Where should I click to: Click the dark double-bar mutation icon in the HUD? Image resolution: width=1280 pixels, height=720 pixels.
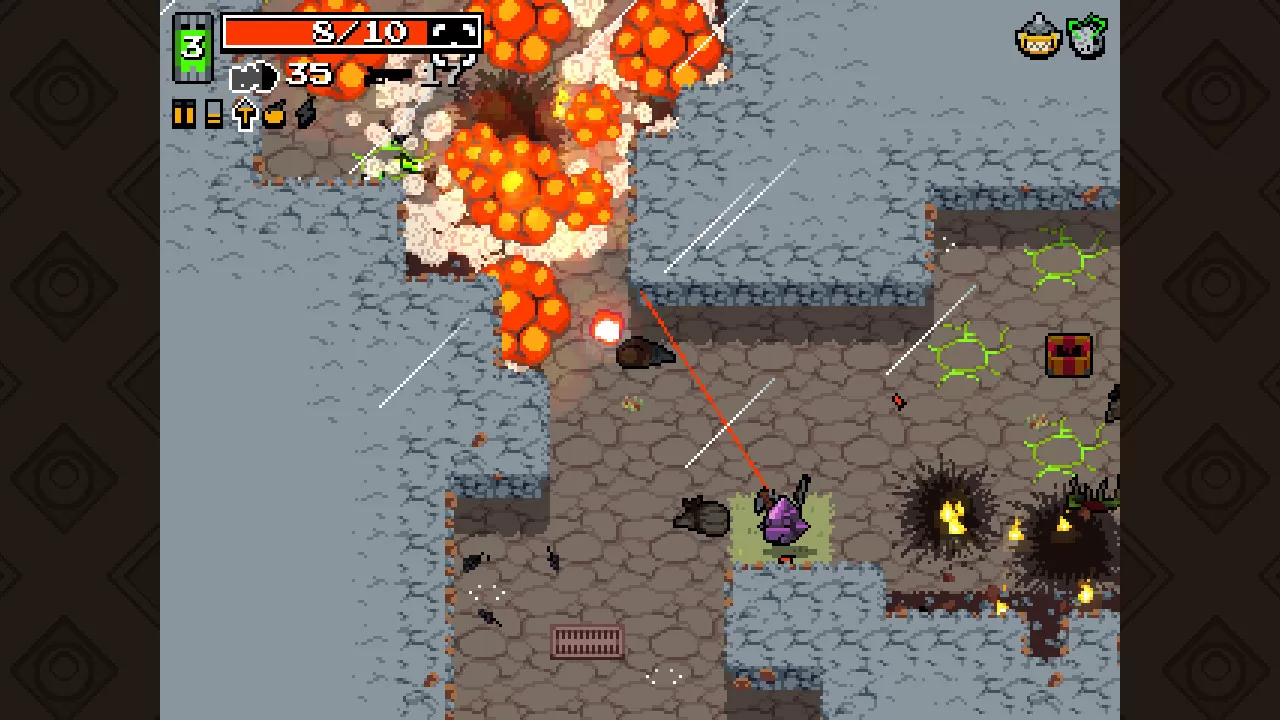(183, 113)
